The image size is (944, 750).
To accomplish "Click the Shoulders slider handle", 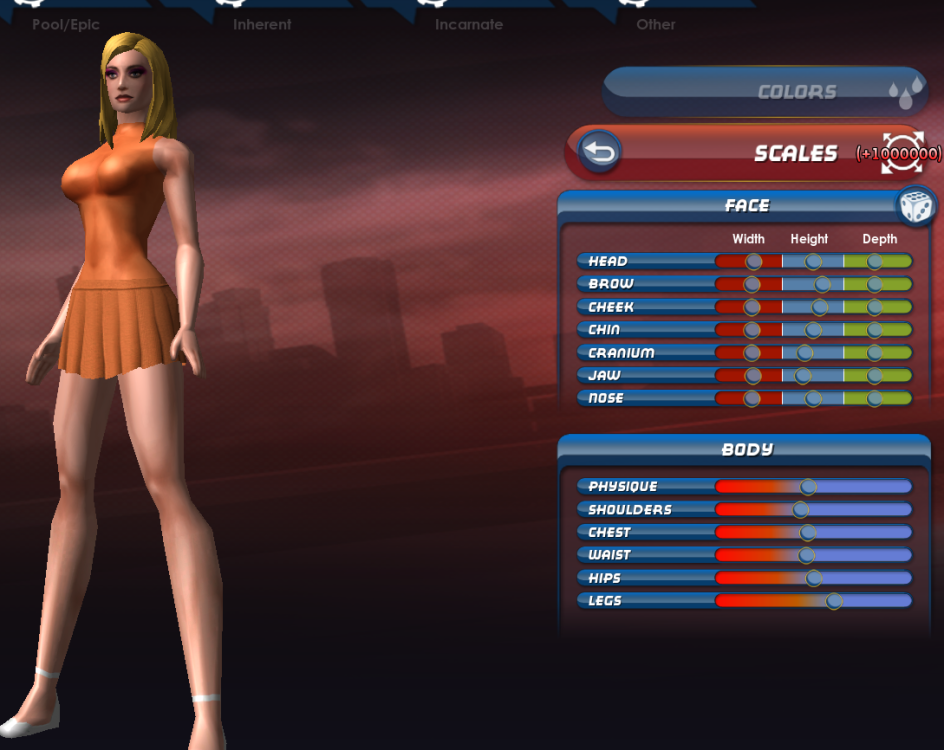I will [801, 510].
